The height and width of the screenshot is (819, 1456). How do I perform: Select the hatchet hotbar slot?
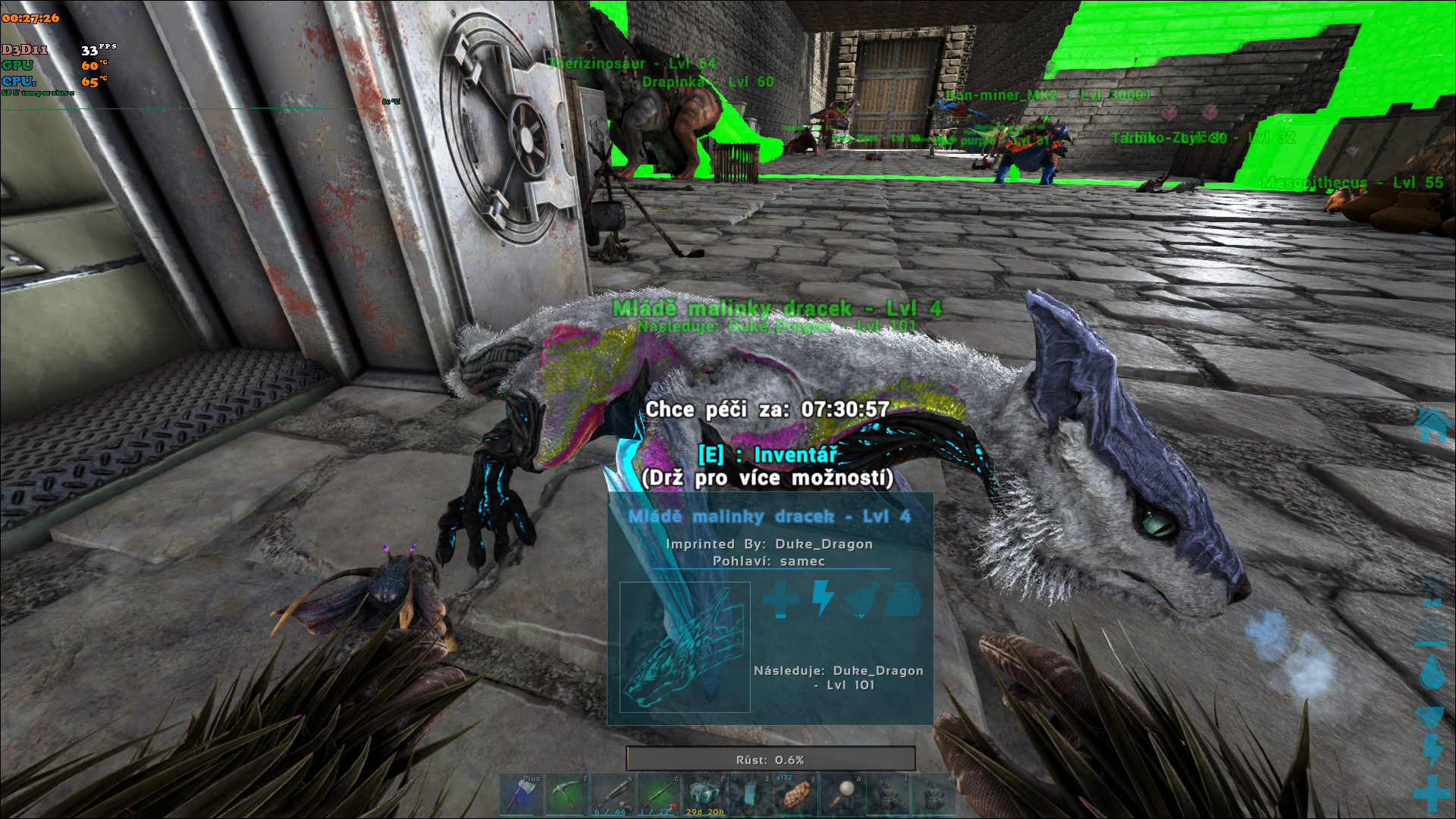click(x=521, y=795)
